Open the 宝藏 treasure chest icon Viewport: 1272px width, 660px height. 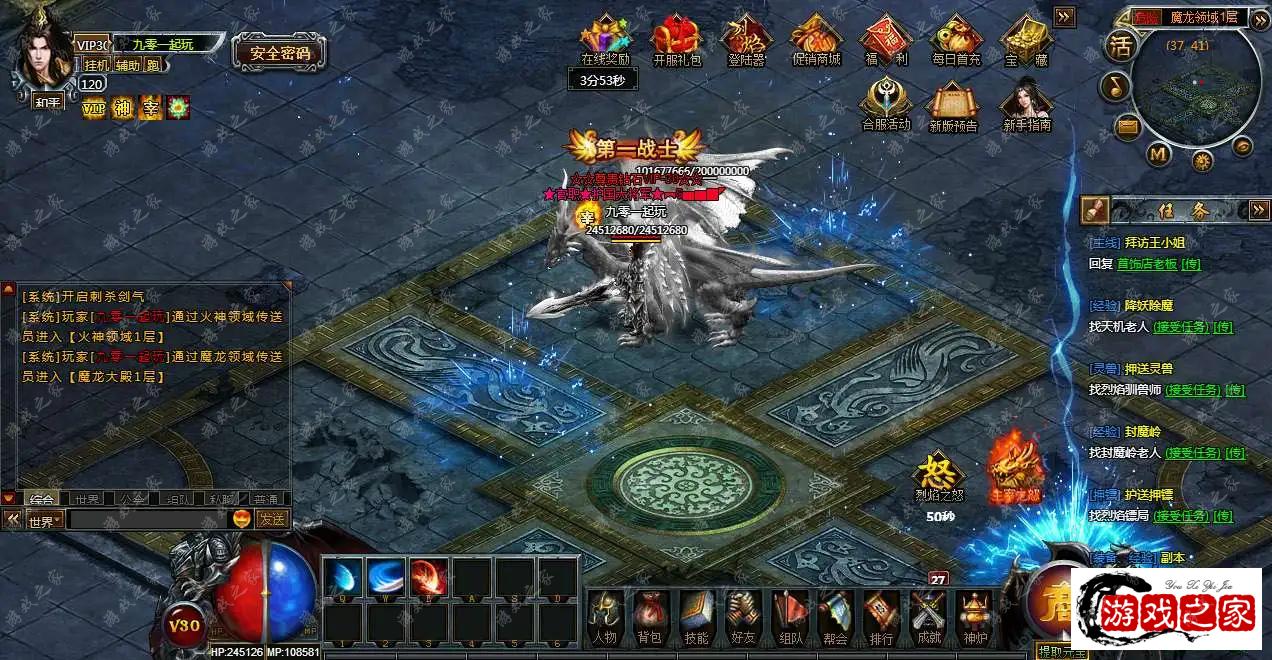coord(1025,37)
